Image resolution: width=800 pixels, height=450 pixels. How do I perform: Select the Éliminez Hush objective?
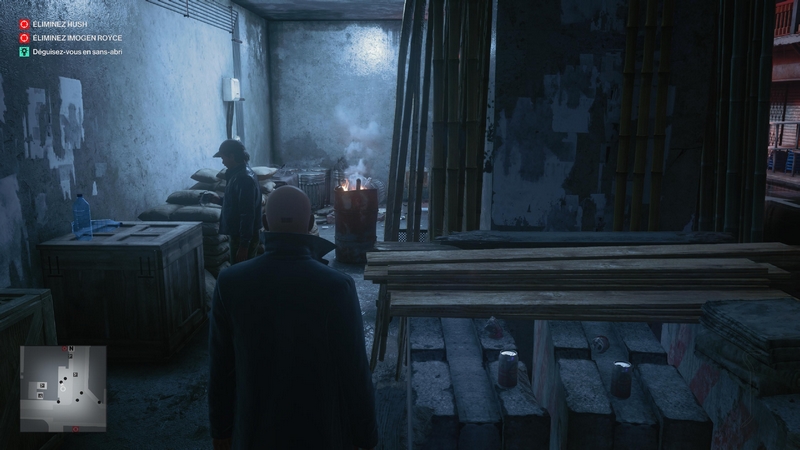pyautogui.click(x=62, y=23)
